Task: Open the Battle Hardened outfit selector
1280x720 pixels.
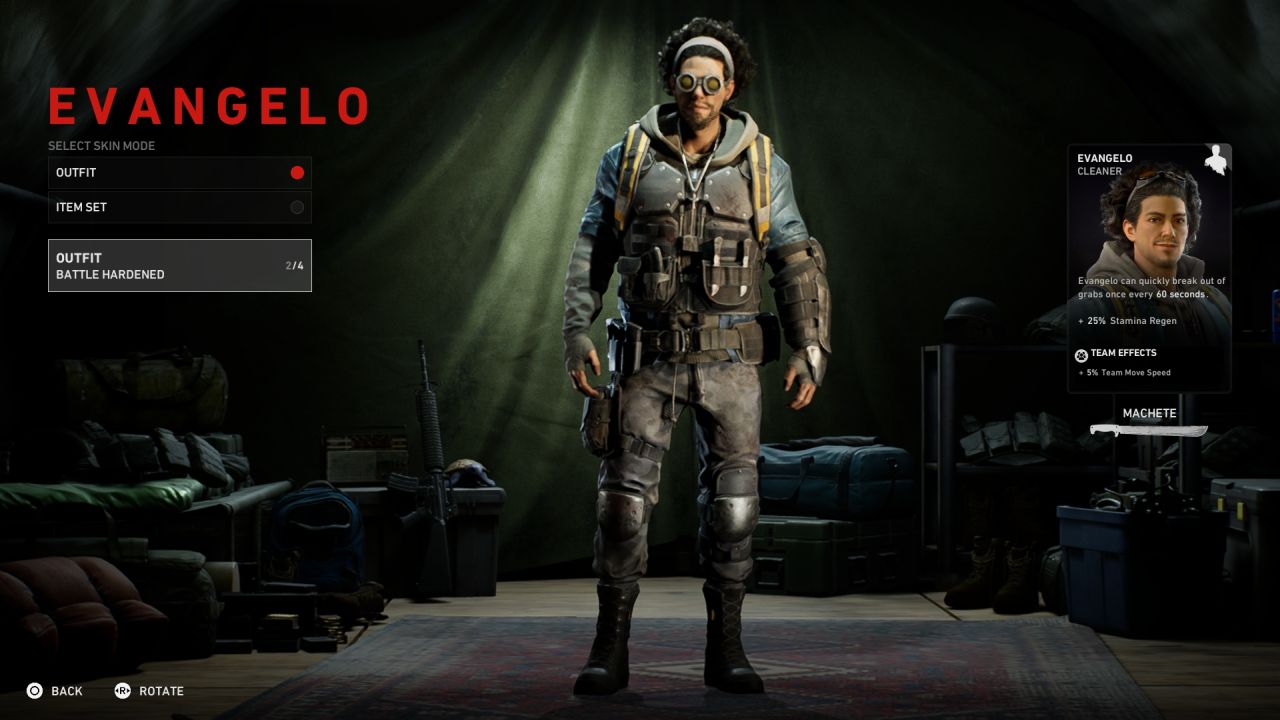Action: click(180, 265)
